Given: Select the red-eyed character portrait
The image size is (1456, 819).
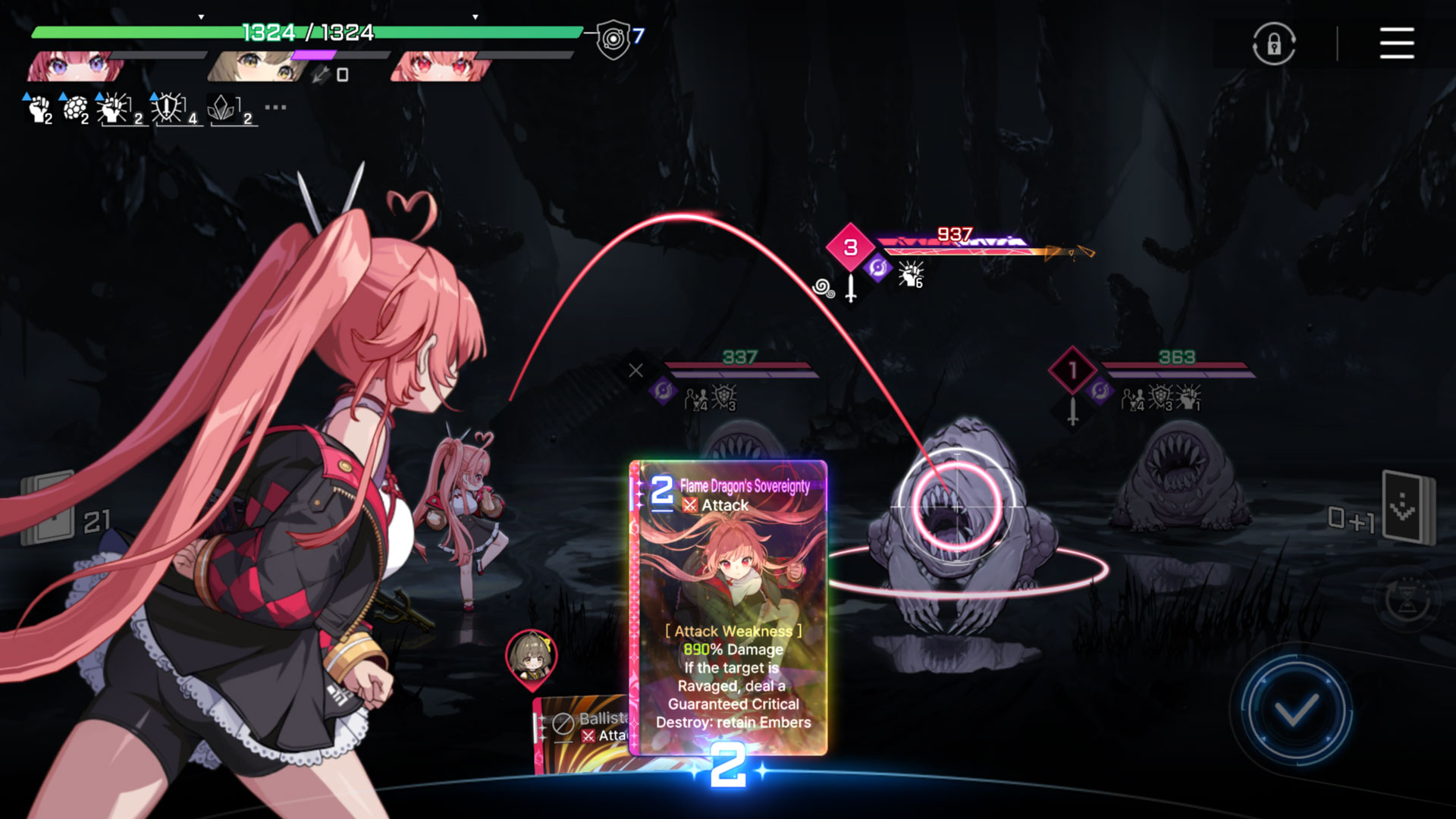Looking at the screenshot, I should 440,67.
